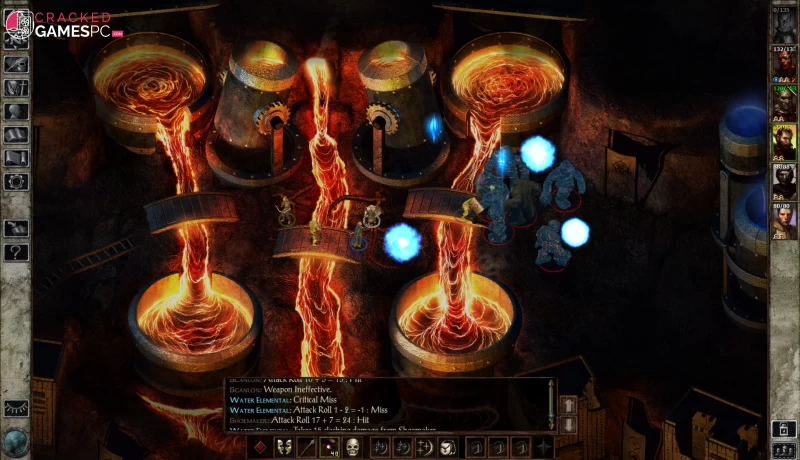800x460 pixels.
Task: Open the help question mark button
Action: click(x=16, y=252)
